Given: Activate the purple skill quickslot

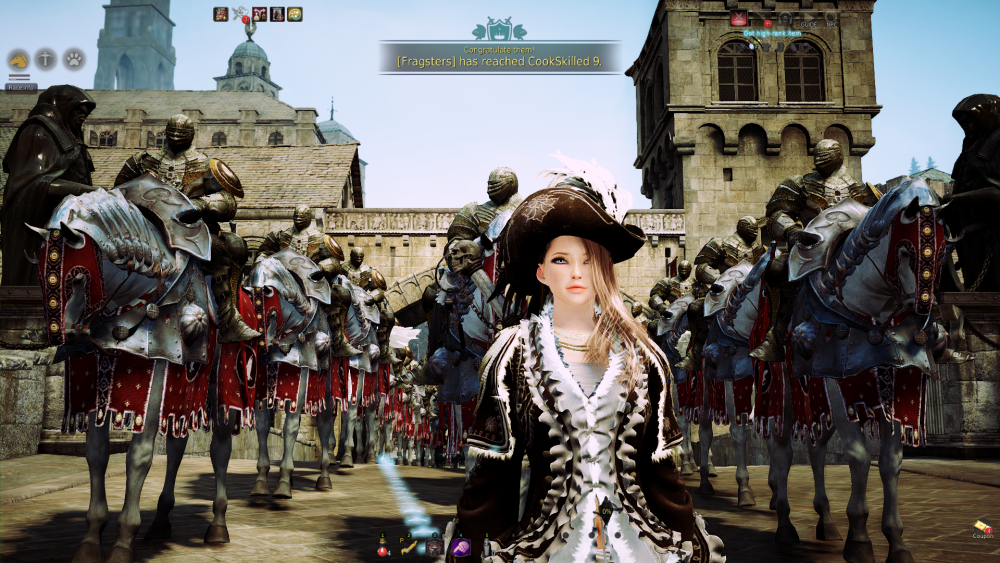Looking at the screenshot, I should tap(460, 547).
